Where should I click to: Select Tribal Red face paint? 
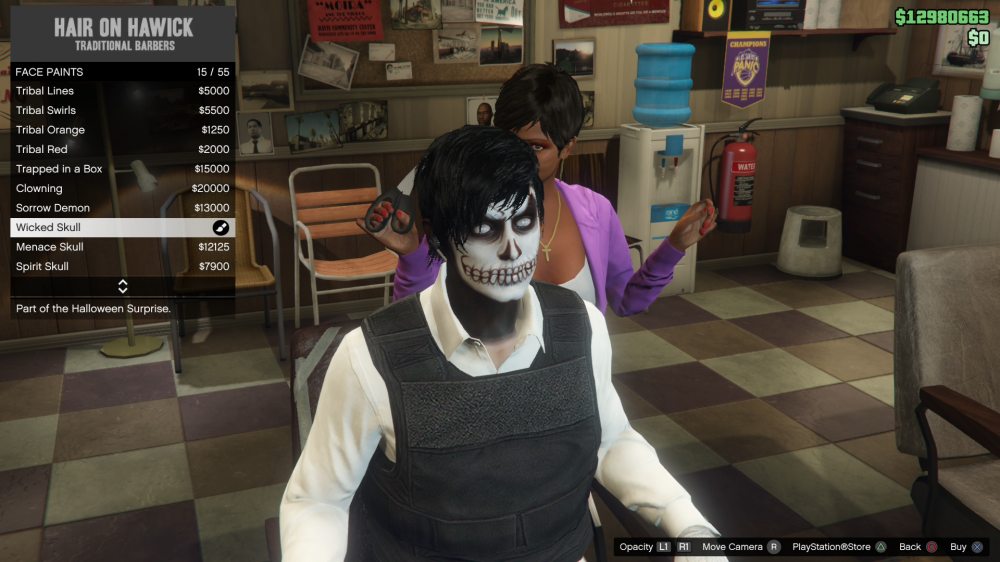pyautogui.click(x=122, y=149)
